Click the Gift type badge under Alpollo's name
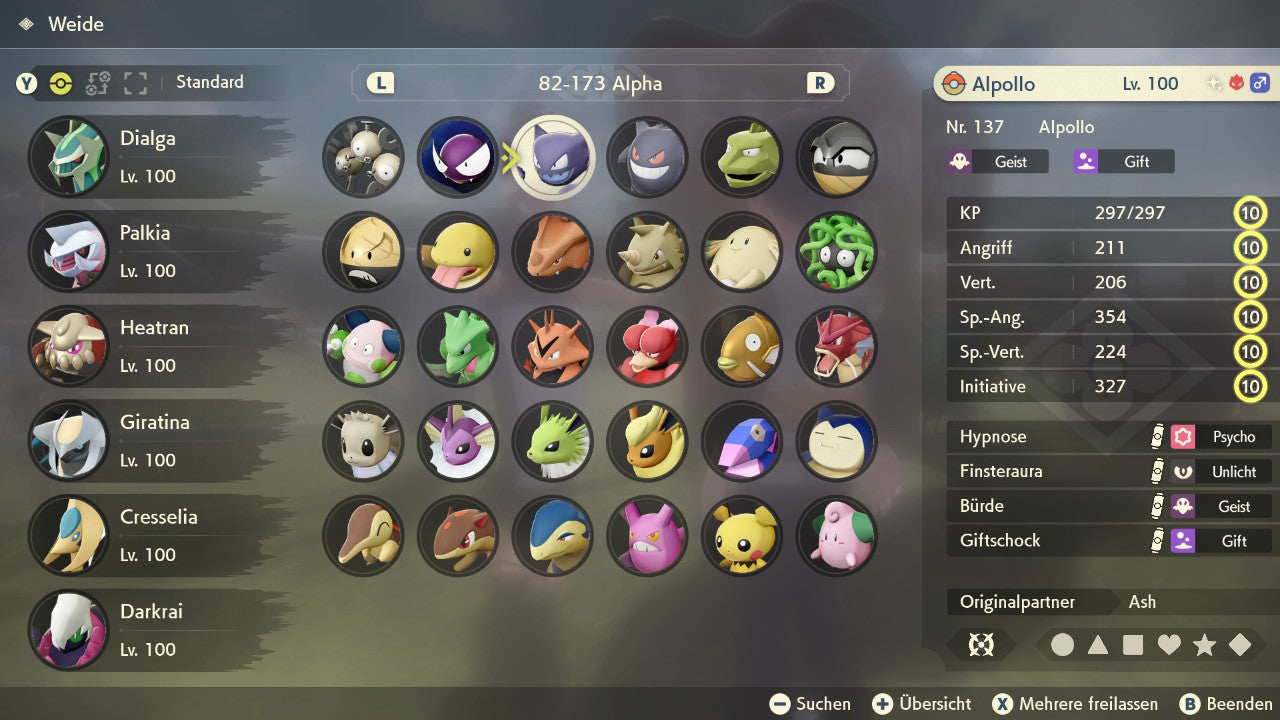The height and width of the screenshot is (720, 1280). click(1122, 161)
